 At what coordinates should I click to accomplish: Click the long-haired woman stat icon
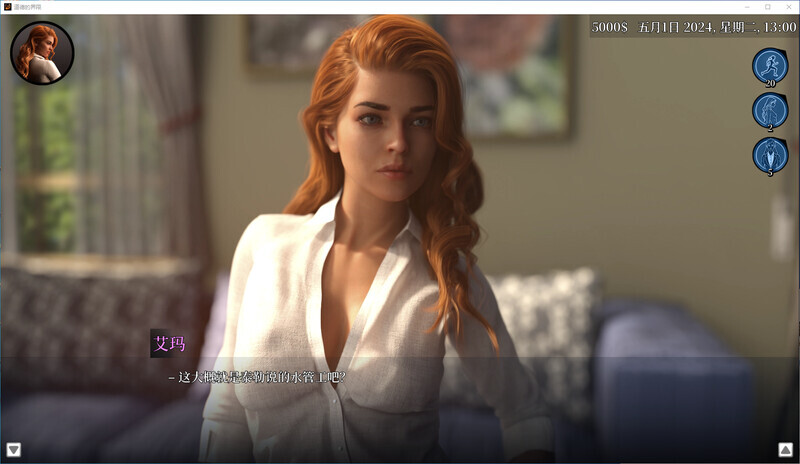click(770, 110)
